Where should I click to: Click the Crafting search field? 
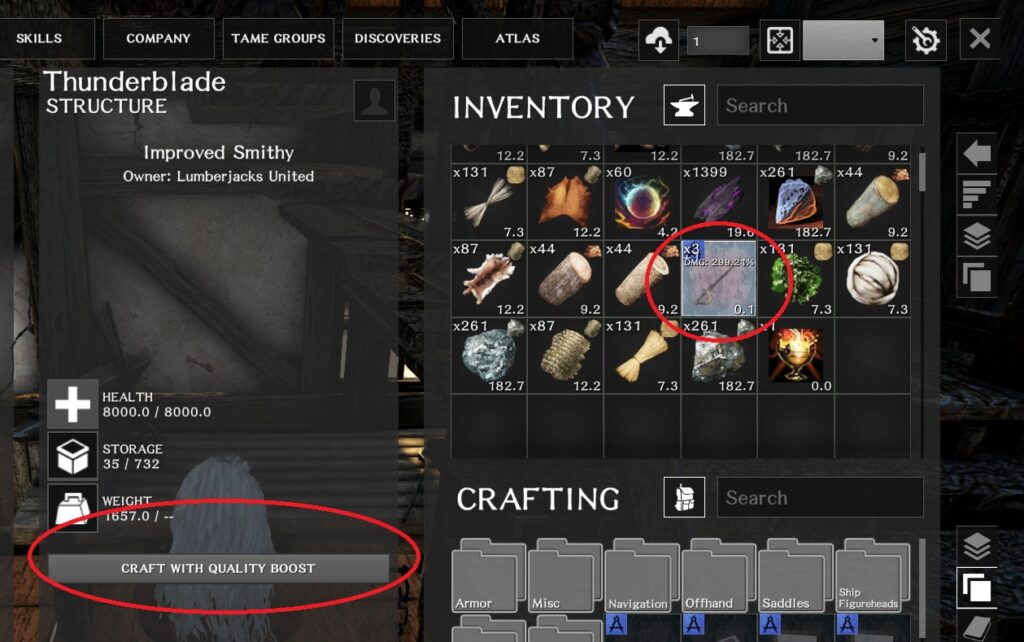[x=820, y=498]
